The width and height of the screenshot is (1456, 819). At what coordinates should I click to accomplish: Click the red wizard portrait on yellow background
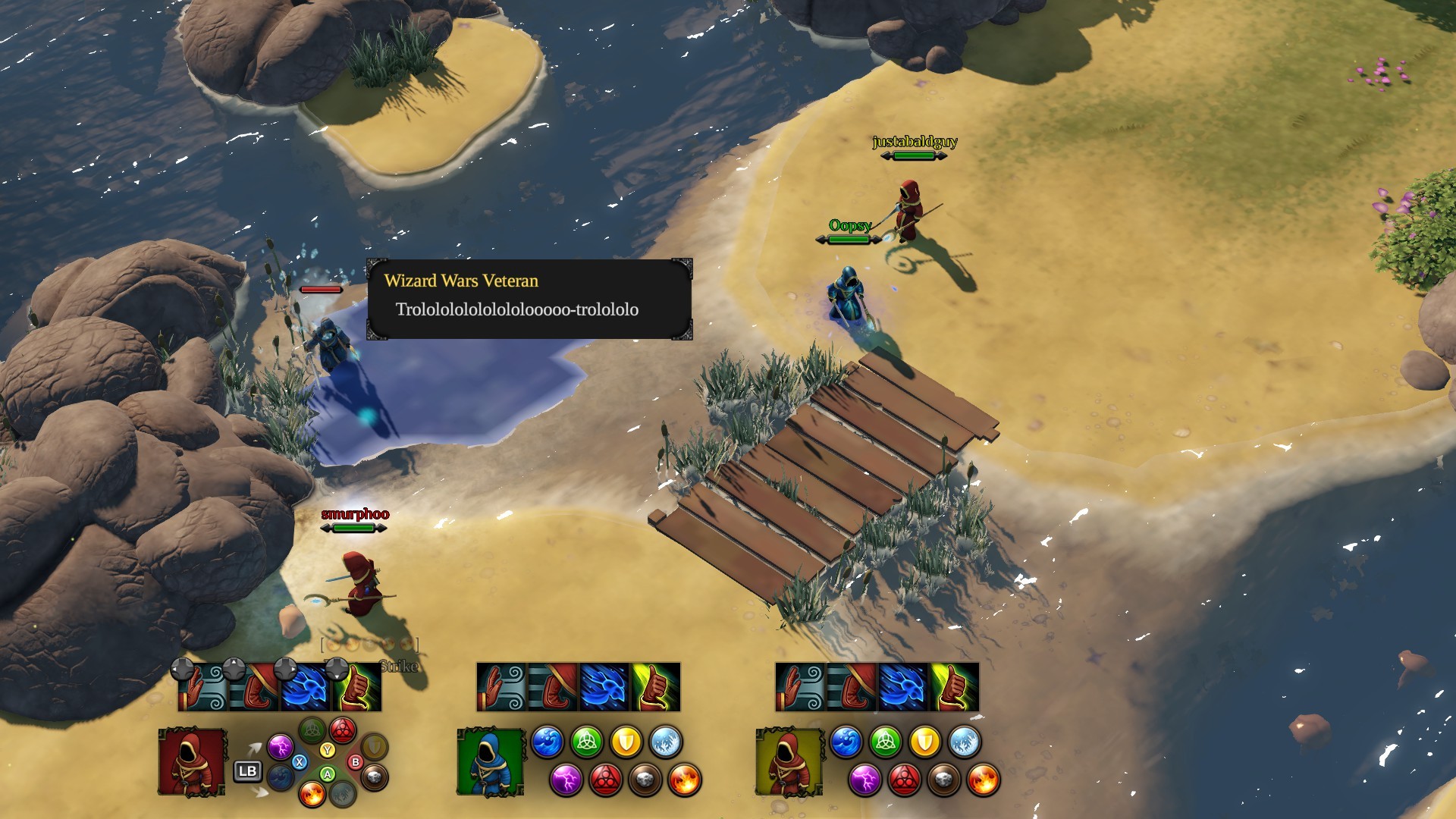click(789, 761)
